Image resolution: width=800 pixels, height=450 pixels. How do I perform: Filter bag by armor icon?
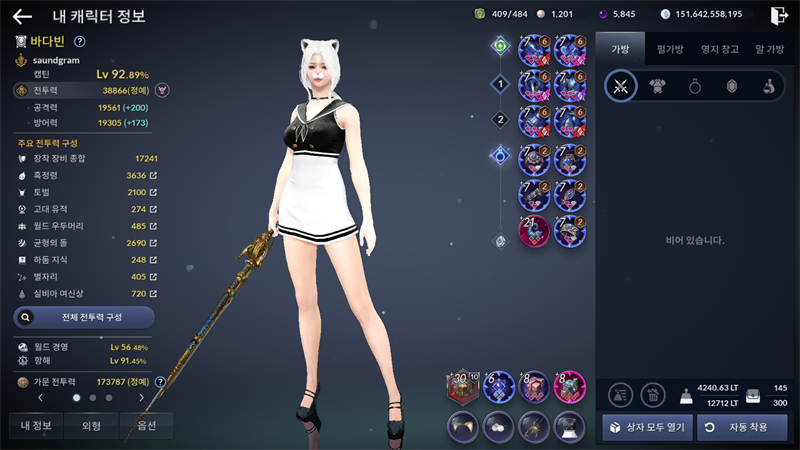click(x=657, y=87)
